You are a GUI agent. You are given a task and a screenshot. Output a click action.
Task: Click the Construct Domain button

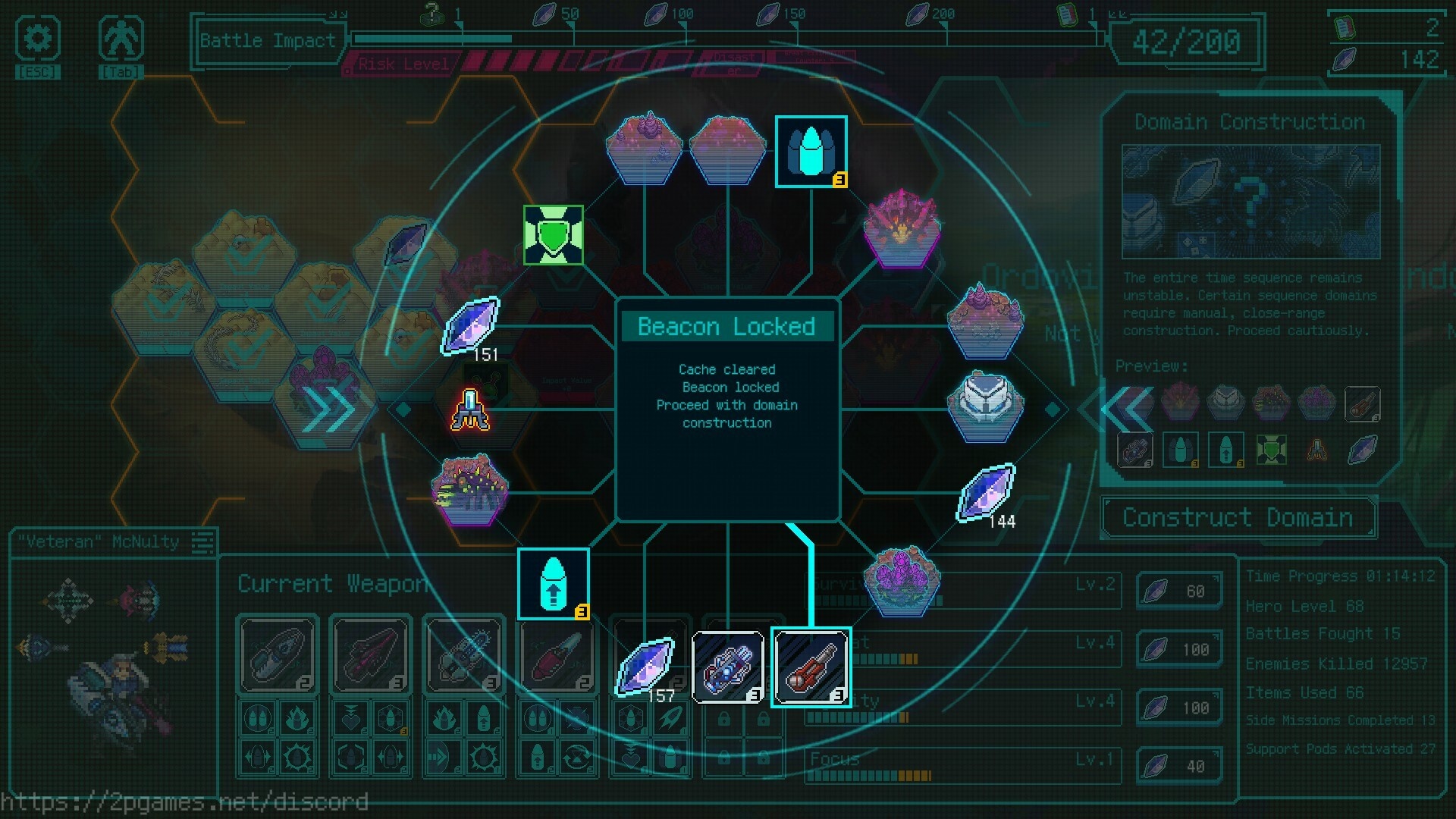[1238, 518]
